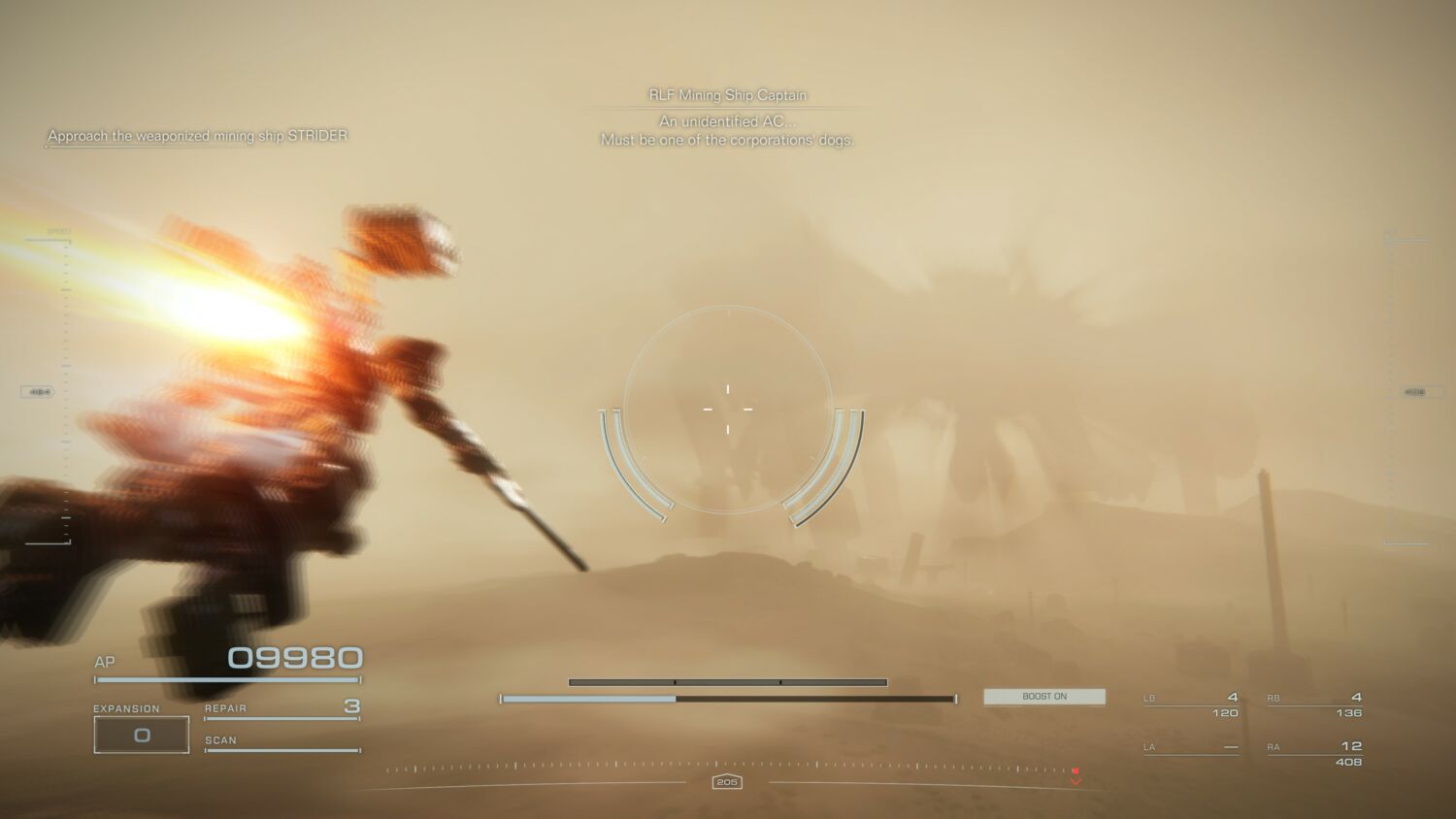Toggle the BOOST ON indicator
Viewport: 1456px width, 819px height.
pos(1044,696)
